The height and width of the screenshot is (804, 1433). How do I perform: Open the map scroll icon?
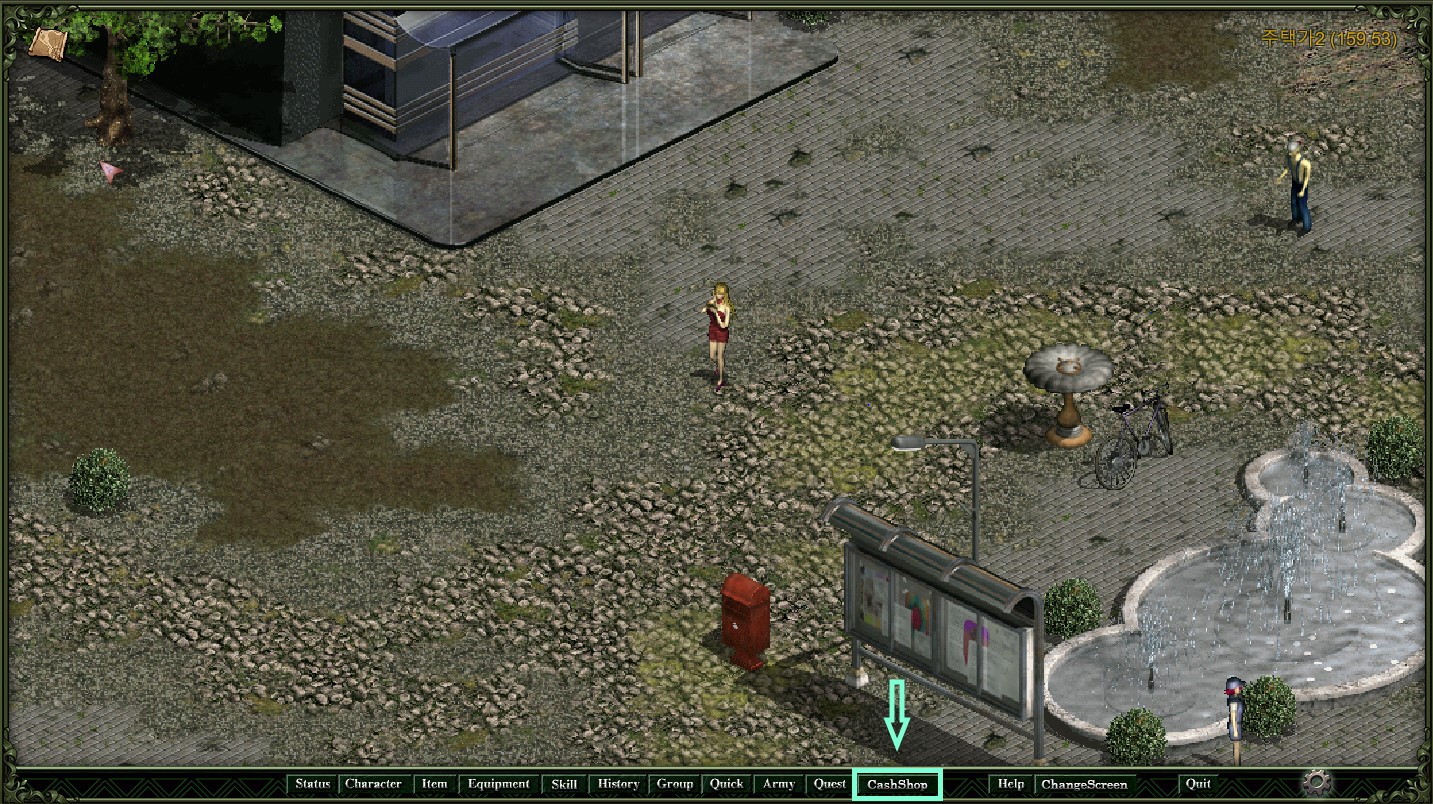pos(47,43)
